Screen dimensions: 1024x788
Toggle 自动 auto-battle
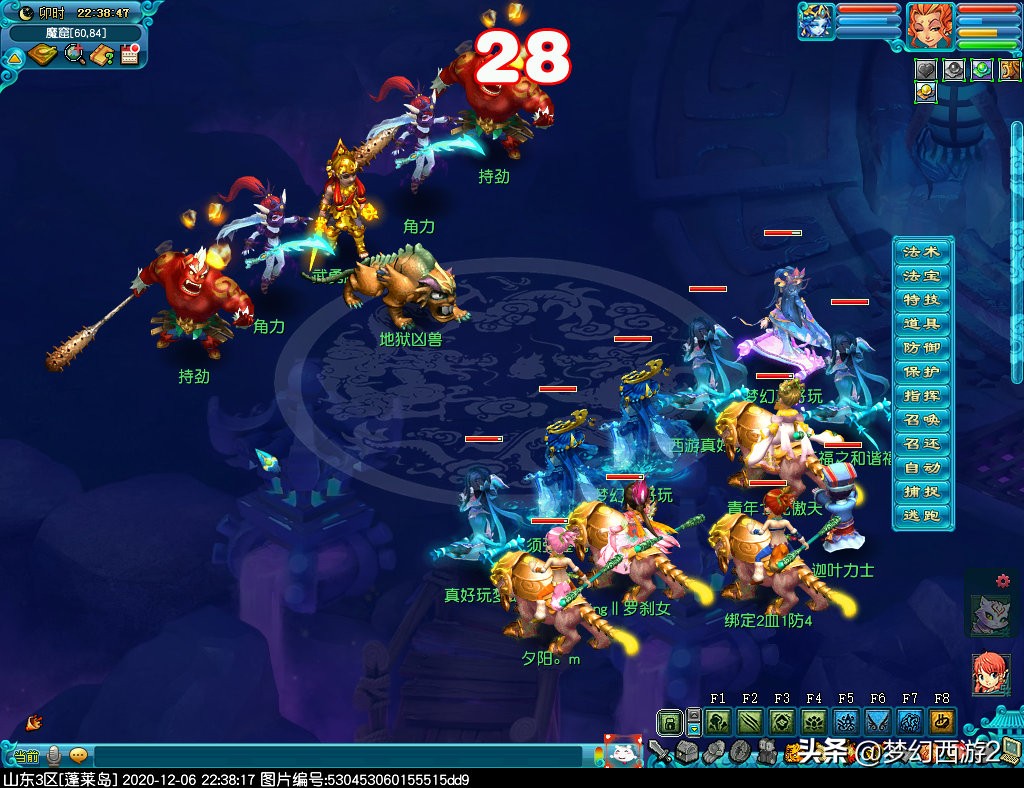click(x=922, y=468)
